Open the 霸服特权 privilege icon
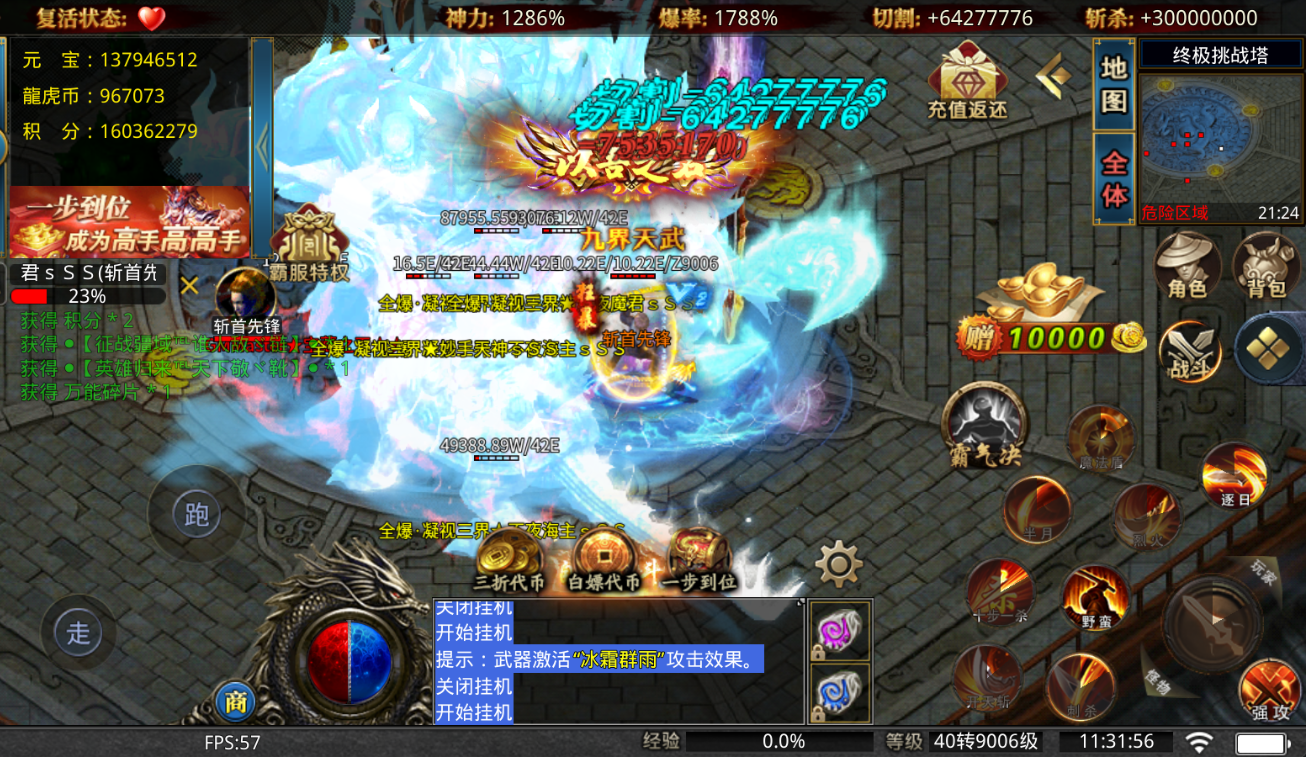Image resolution: width=1306 pixels, height=757 pixels. pyautogui.click(x=309, y=245)
